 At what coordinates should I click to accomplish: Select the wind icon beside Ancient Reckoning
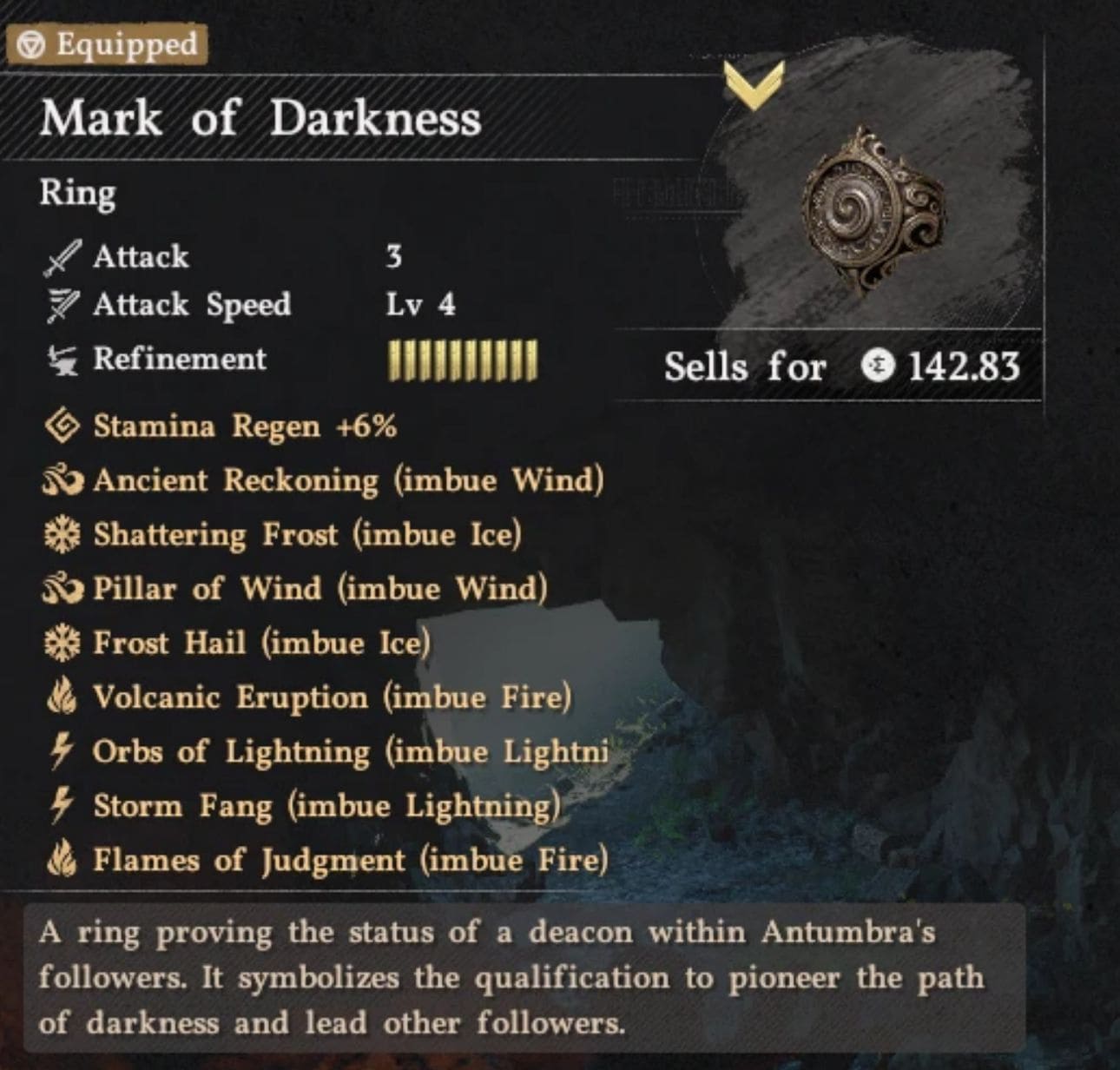tap(63, 480)
